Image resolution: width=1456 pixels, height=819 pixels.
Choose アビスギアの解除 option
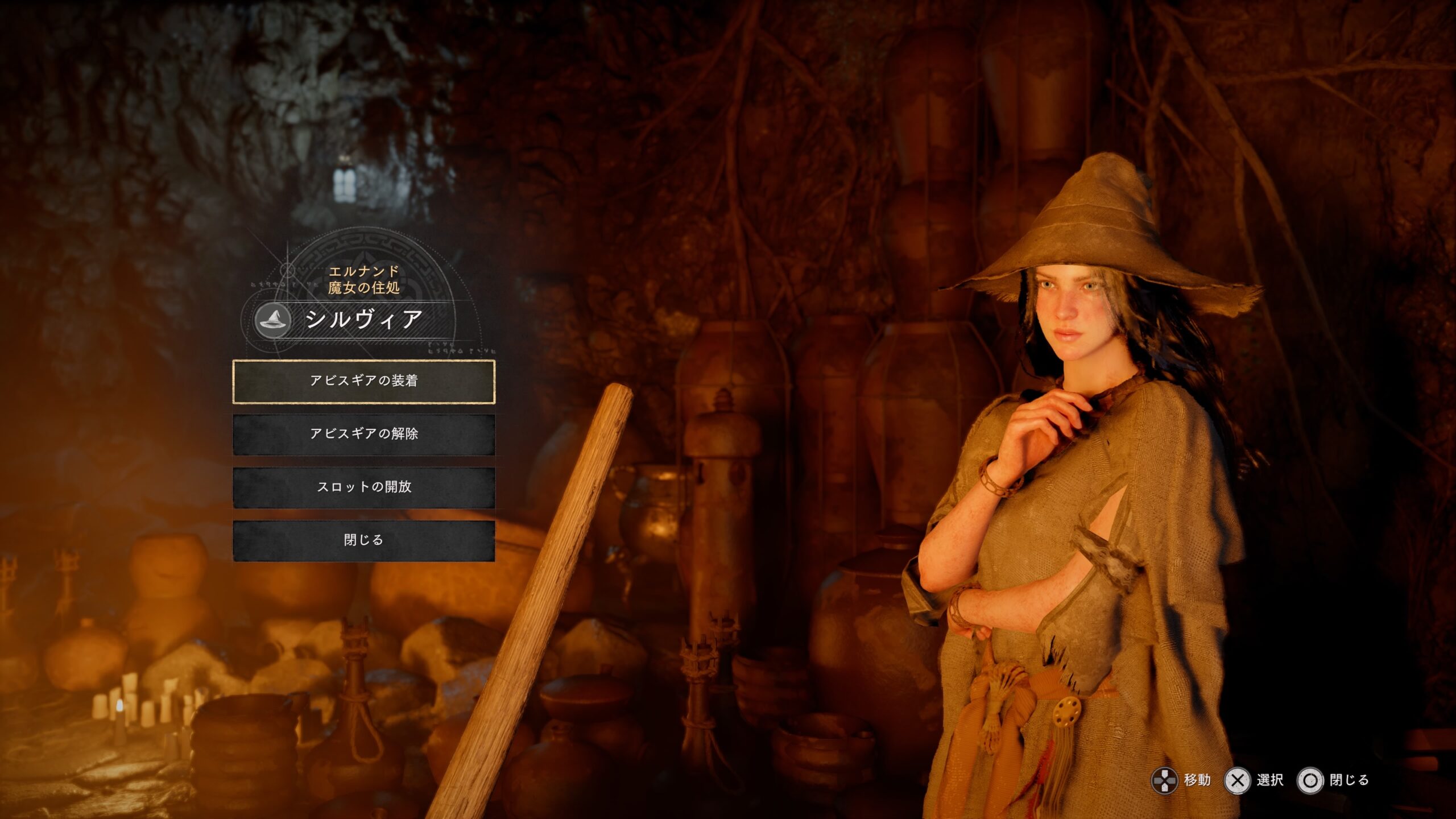point(364,434)
